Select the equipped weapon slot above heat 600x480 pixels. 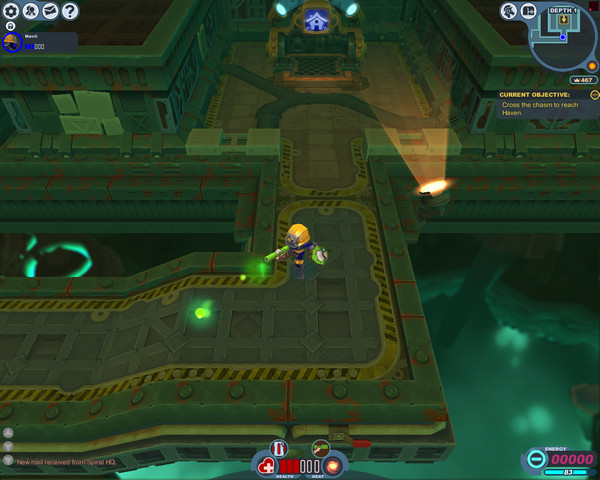pos(321,447)
